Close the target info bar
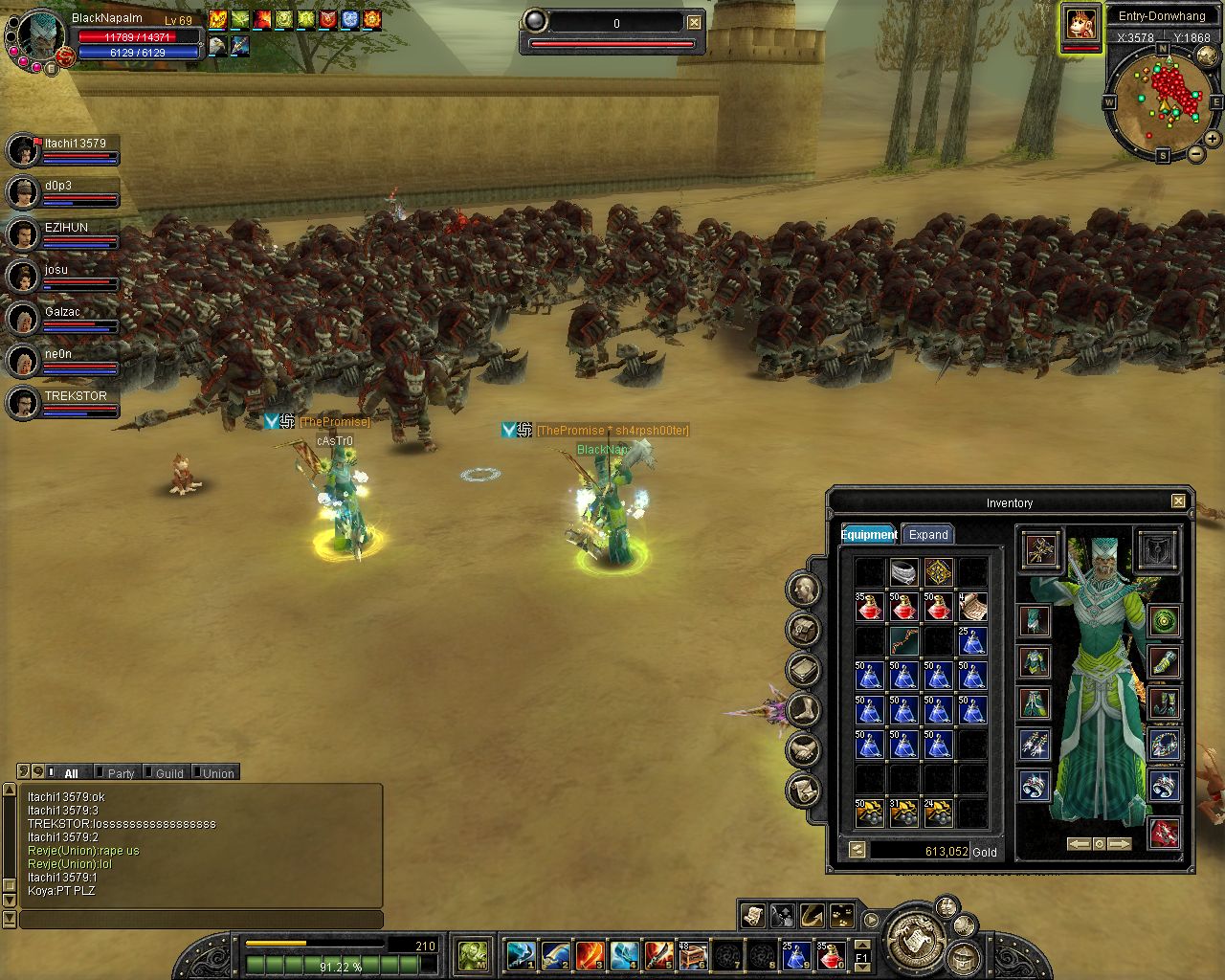Viewport: 1225px width, 980px height. [695, 23]
